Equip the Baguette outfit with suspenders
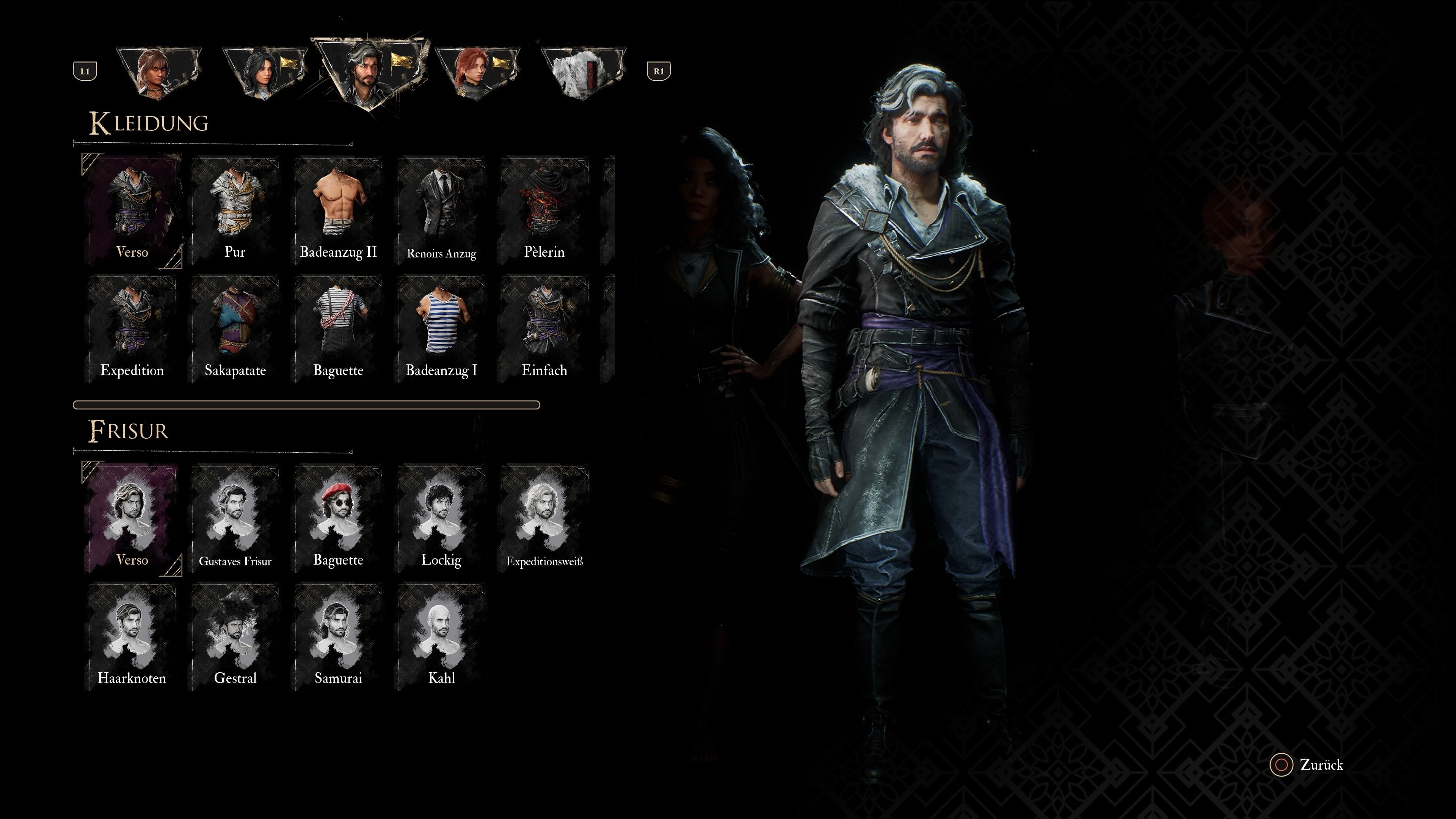This screenshot has width=1456, height=819. [338, 329]
